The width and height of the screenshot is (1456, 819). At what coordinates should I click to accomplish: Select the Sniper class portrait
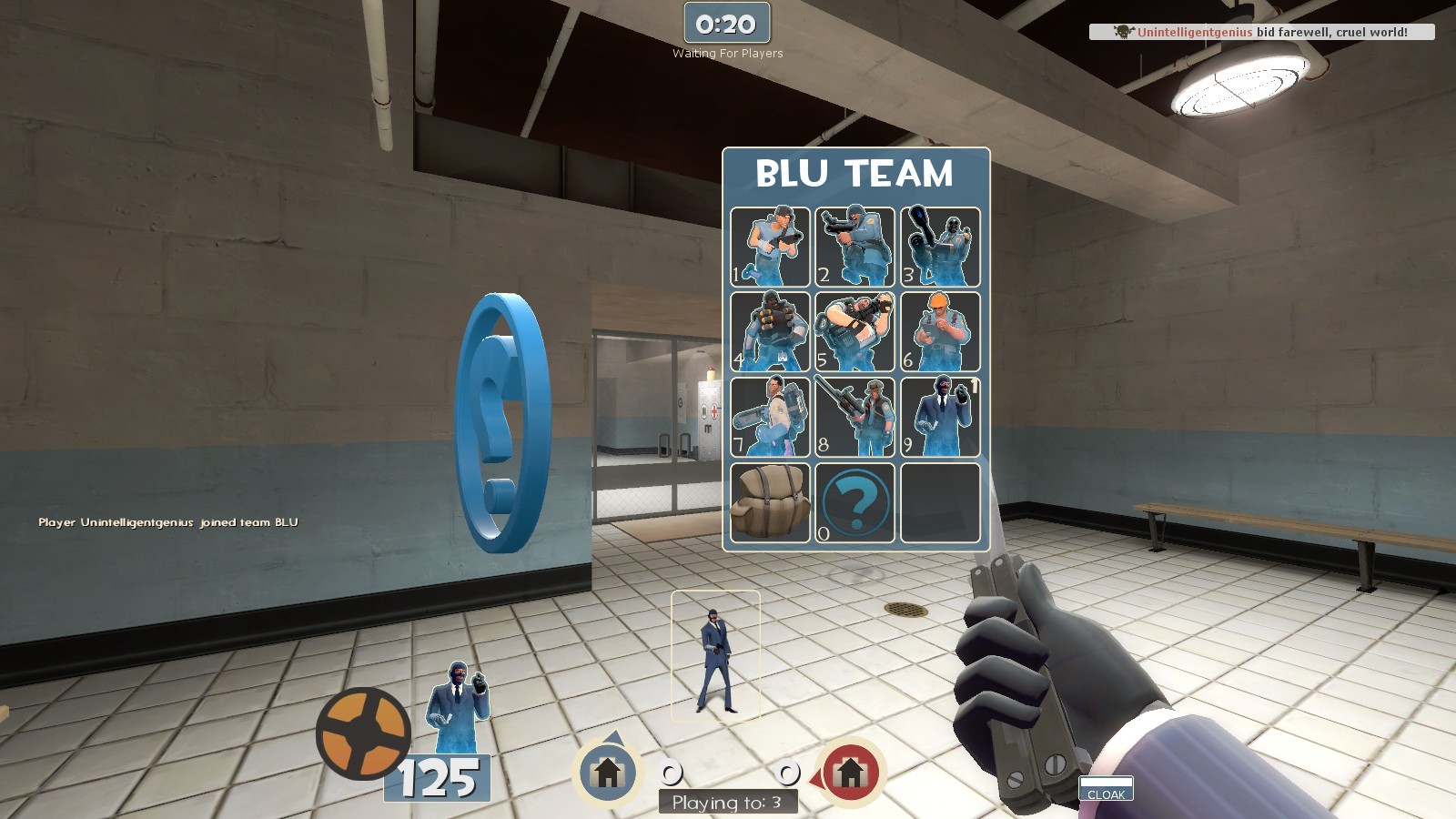[x=855, y=414]
